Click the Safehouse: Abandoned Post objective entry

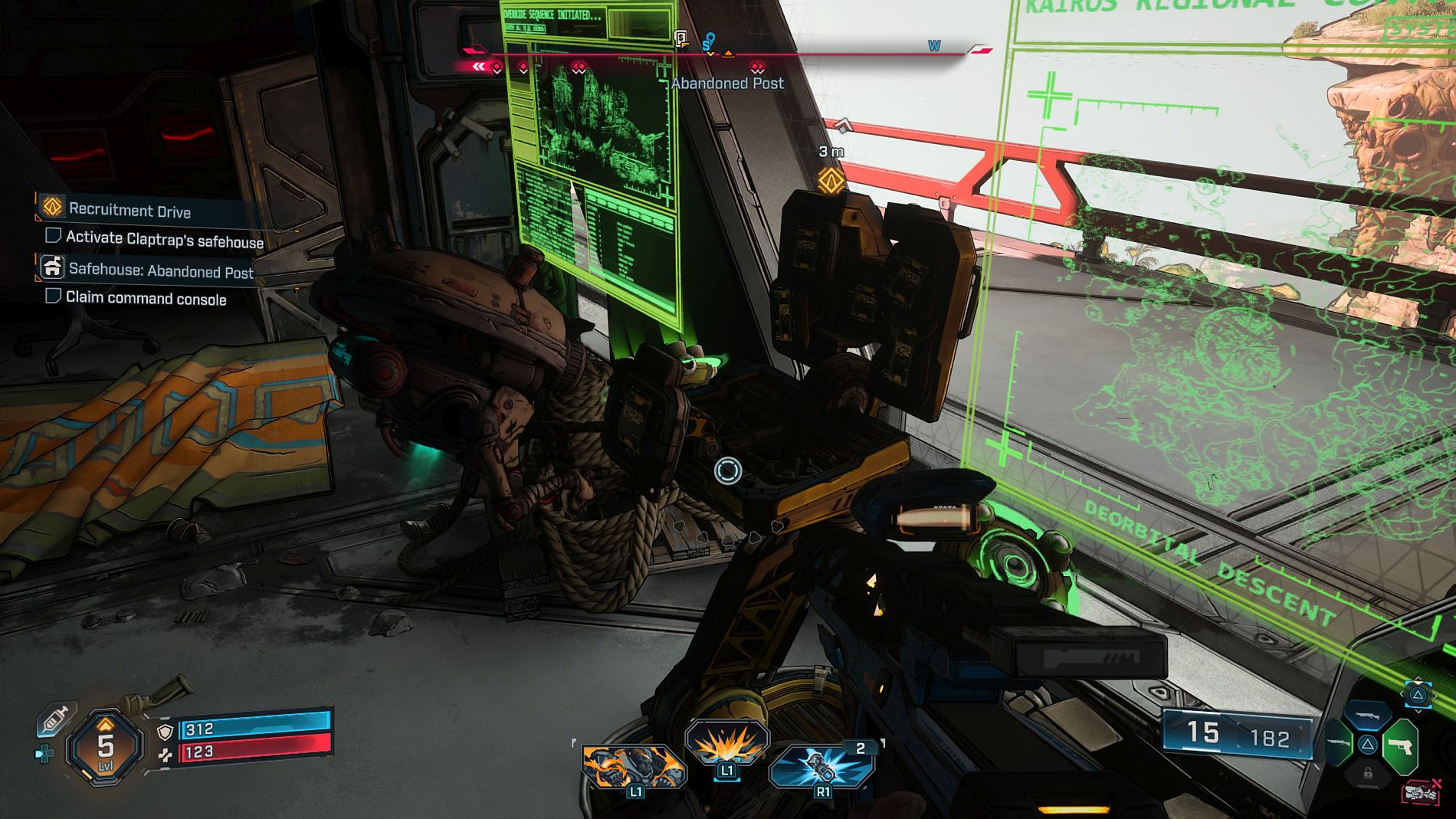[x=160, y=270]
